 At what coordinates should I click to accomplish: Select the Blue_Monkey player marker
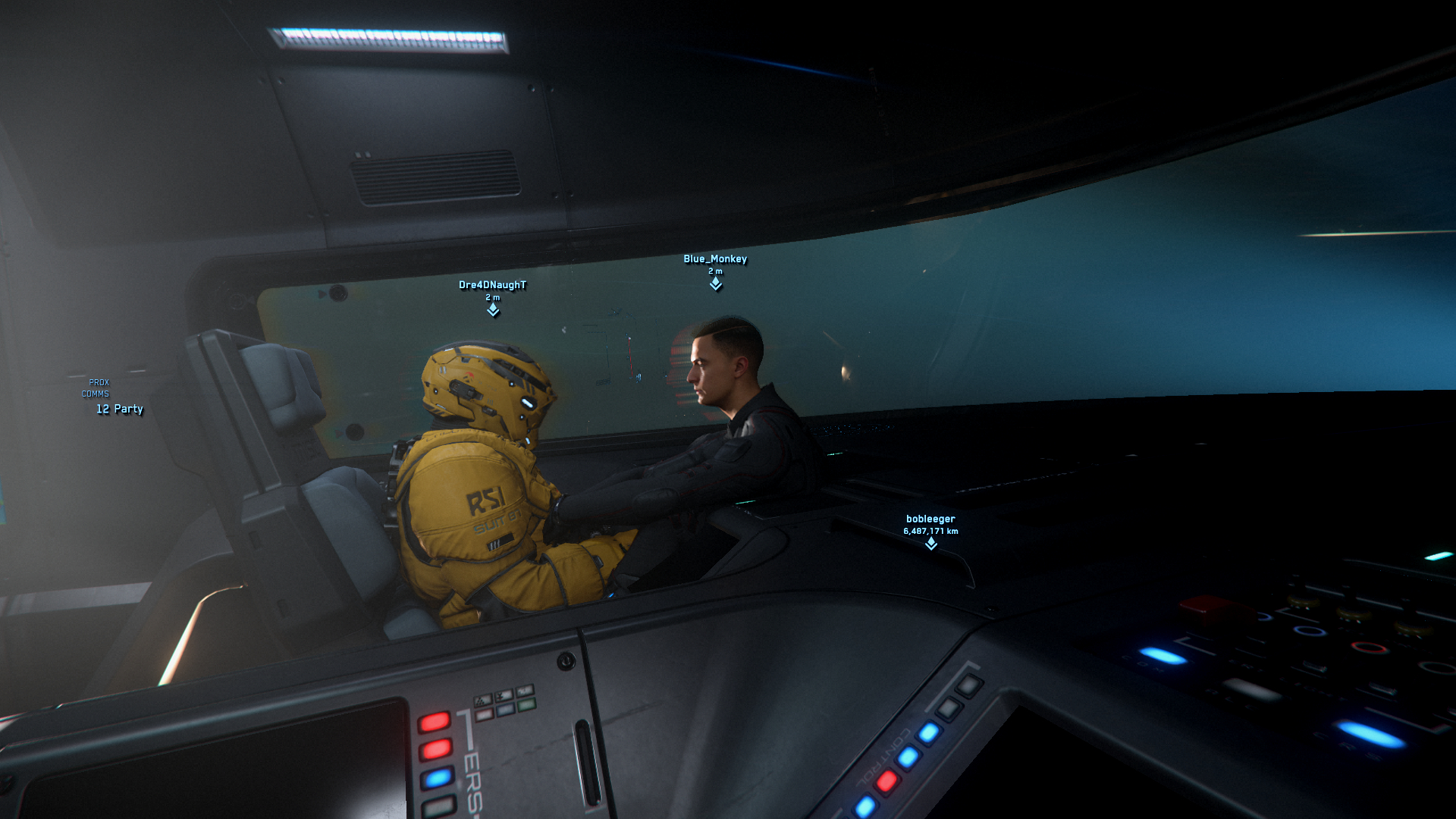(x=715, y=284)
